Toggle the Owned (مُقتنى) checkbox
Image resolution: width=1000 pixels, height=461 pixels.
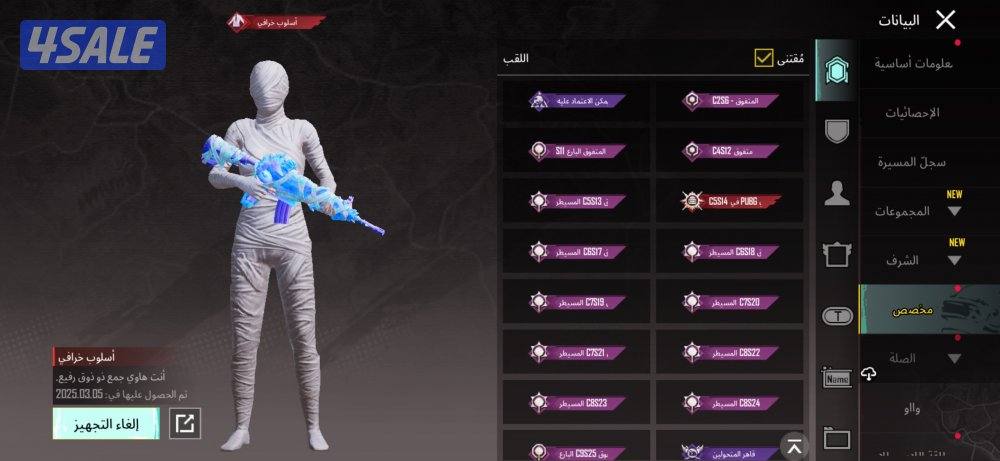pos(764,59)
